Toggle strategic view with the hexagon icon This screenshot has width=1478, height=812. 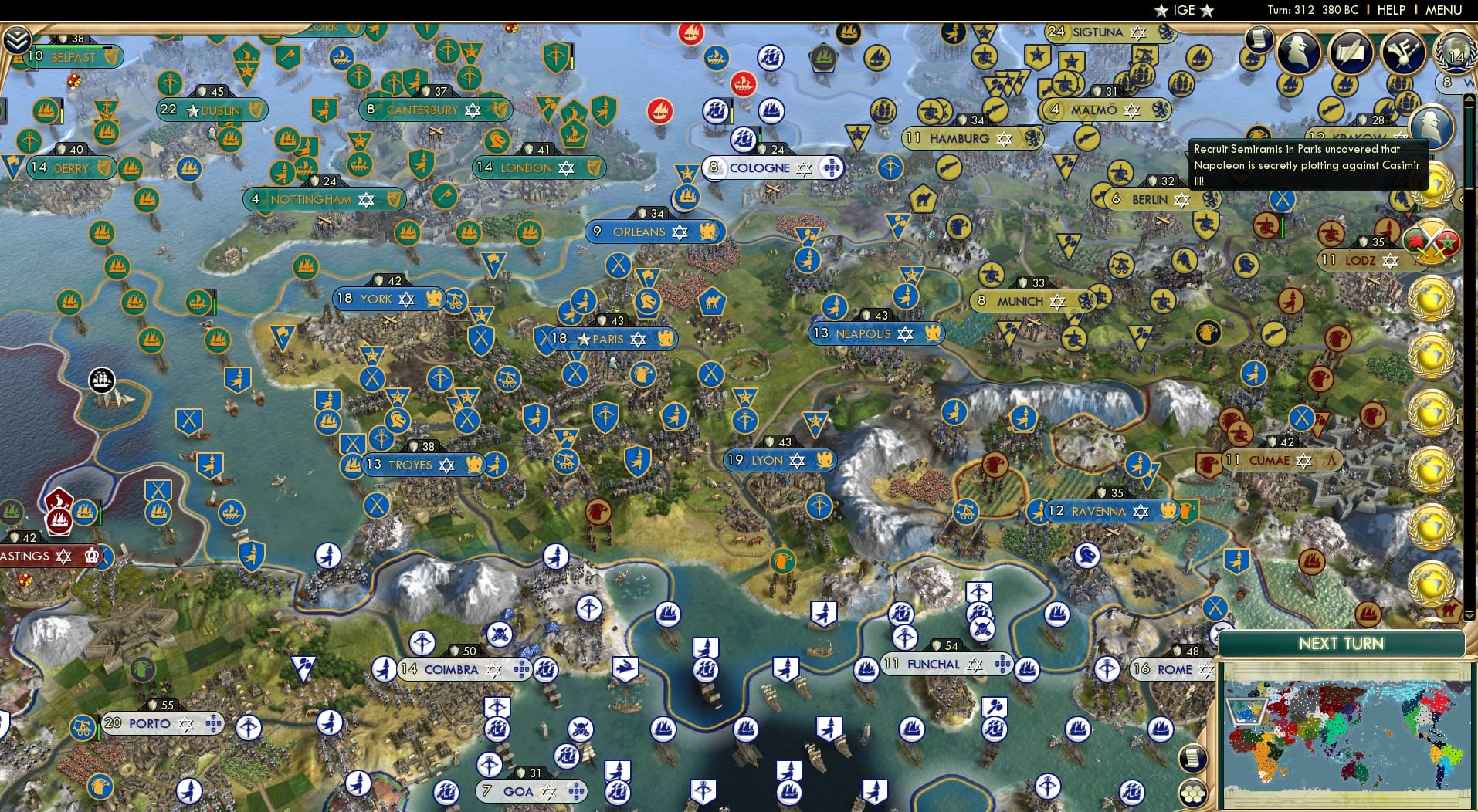point(1194,793)
